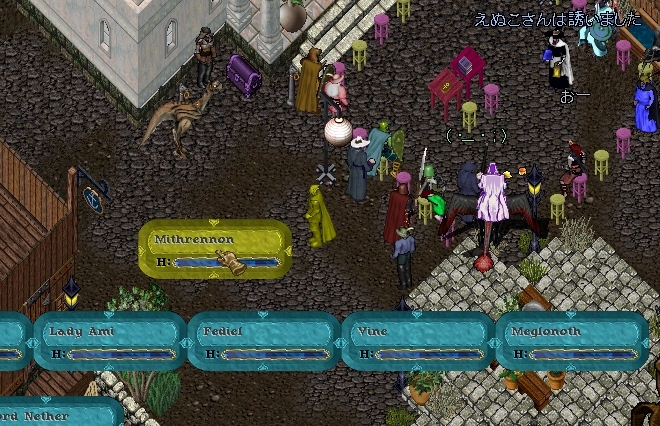The image size is (660, 426).
Task: Select the Vine status panel
Action: click(x=417, y=341)
